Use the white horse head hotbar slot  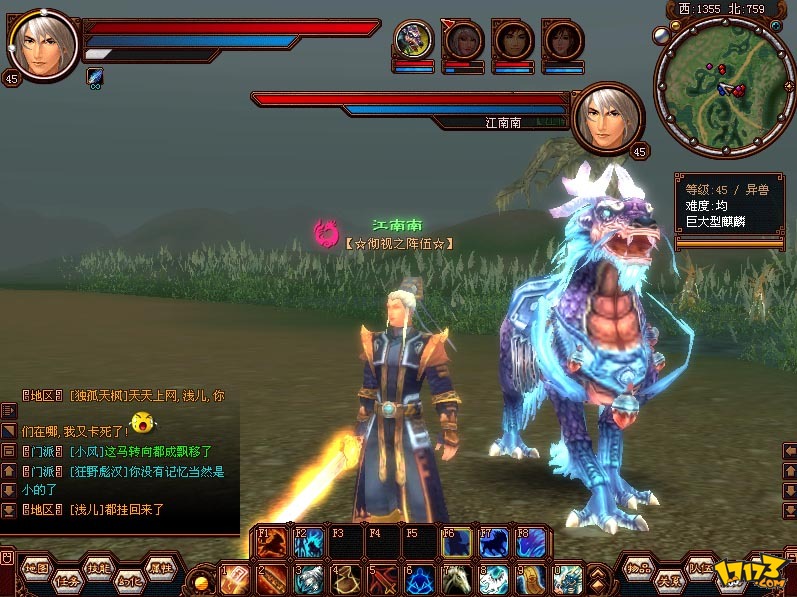456,579
